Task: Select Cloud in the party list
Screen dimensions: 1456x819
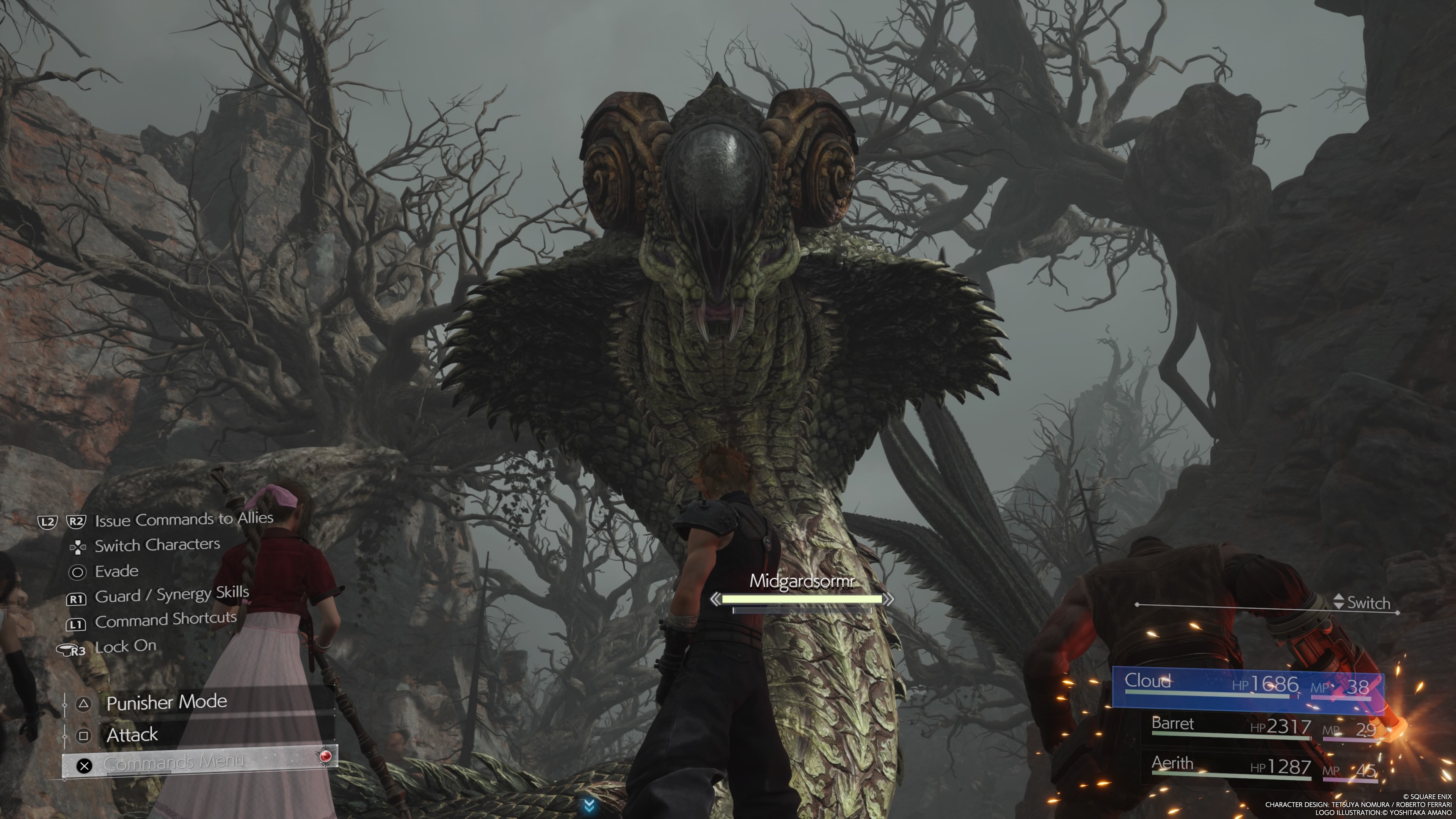Action: pyautogui.click(x=1247, y=686)
